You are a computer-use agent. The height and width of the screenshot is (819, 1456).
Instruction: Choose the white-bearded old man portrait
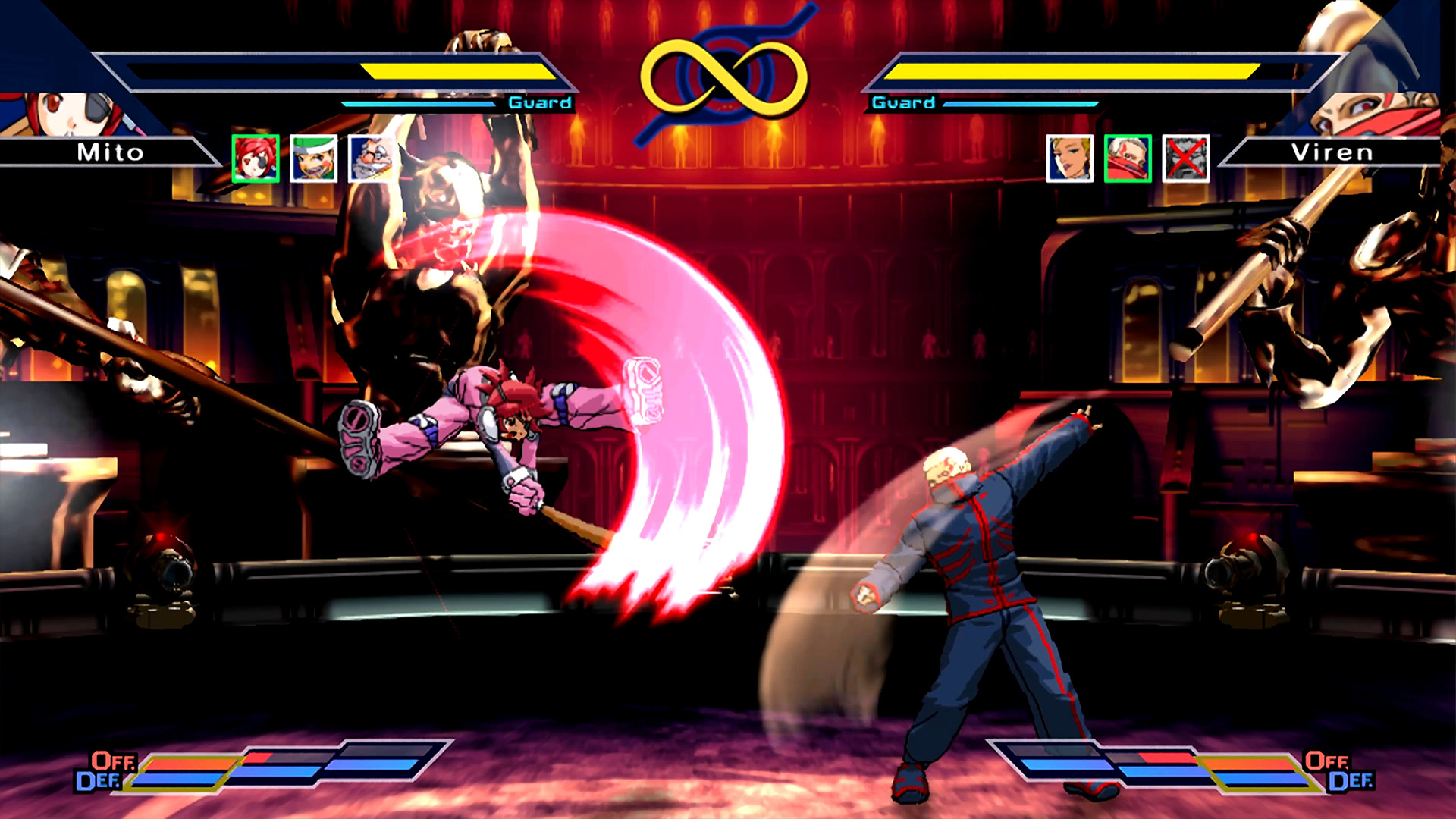coord(371,158)
